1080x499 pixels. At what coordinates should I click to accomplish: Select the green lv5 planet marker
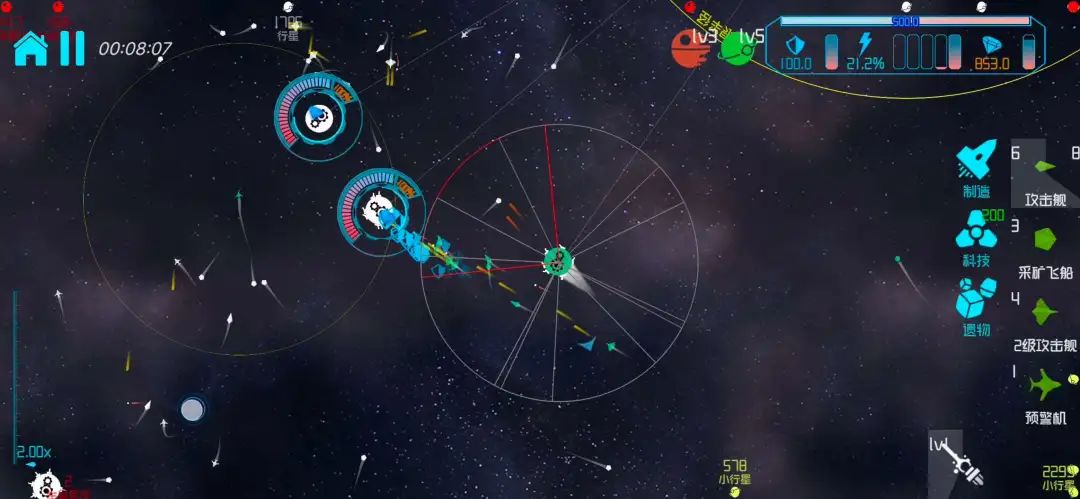pos(740,46)
